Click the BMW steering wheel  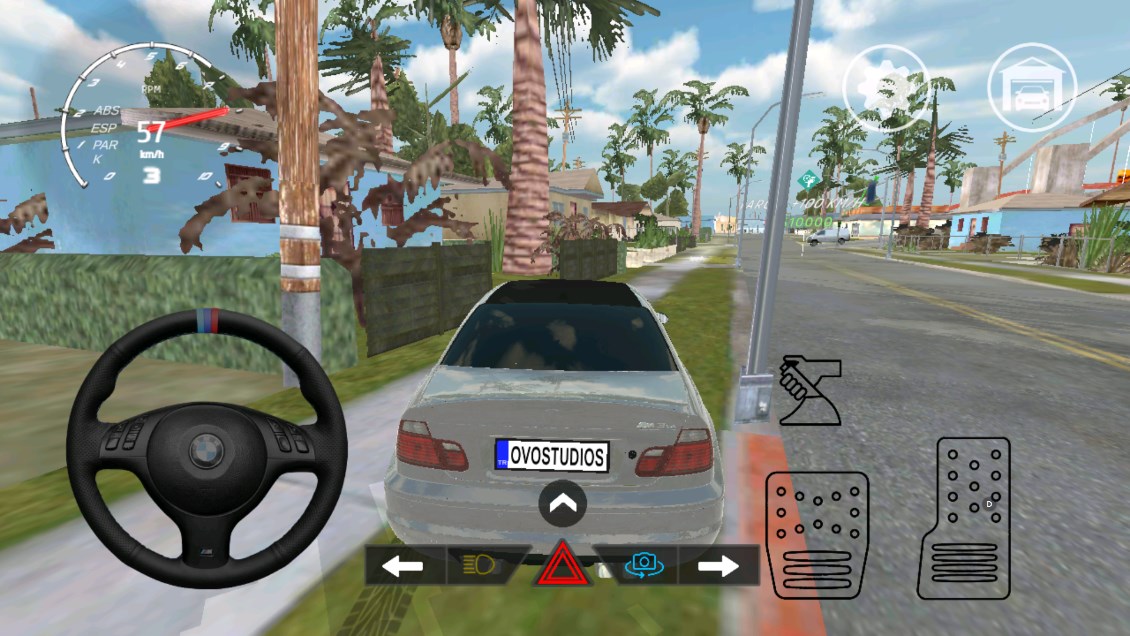[207, 448]
